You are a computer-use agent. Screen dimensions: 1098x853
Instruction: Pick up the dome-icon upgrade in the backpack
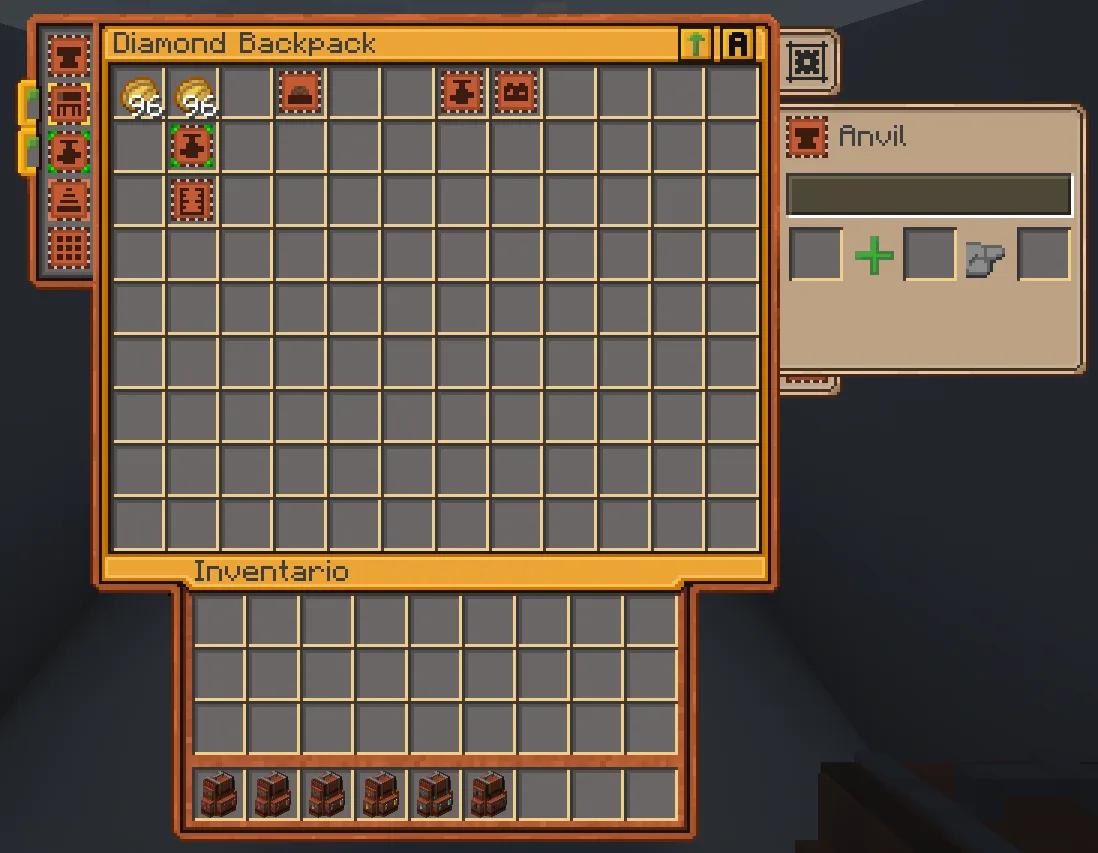coord(300,93)
